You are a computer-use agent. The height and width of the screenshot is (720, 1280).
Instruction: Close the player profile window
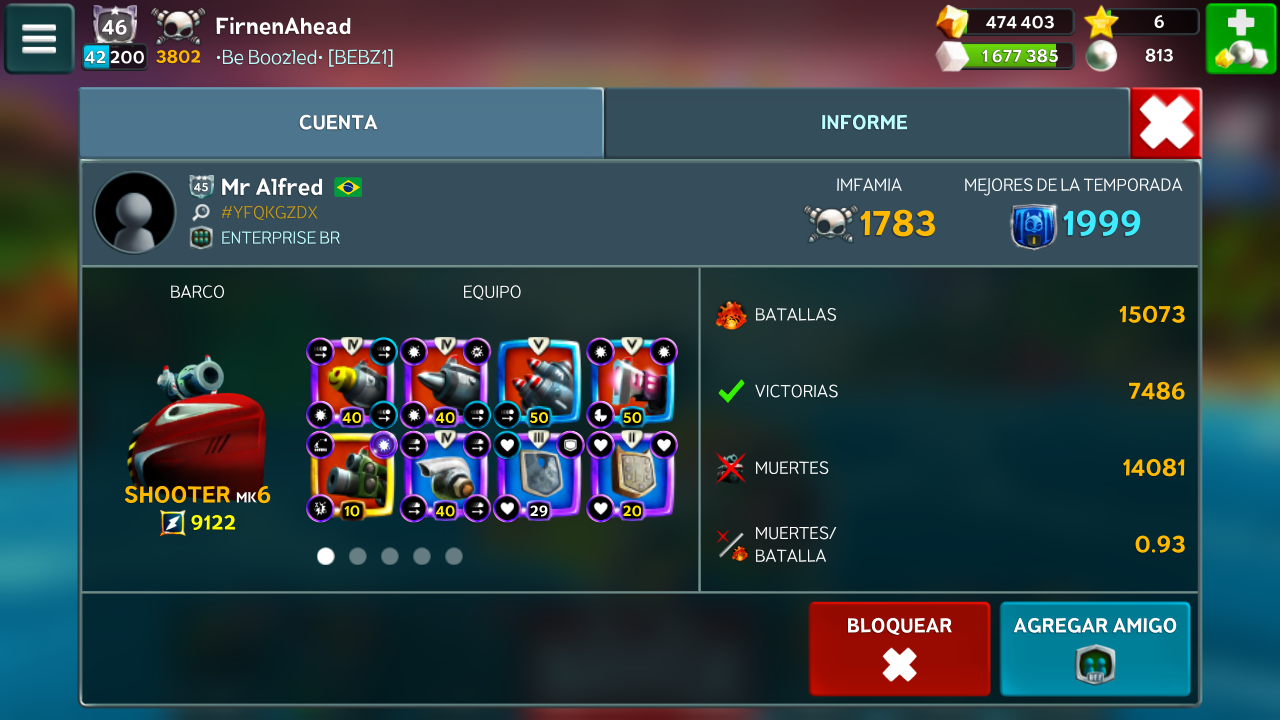(1166, 124)
